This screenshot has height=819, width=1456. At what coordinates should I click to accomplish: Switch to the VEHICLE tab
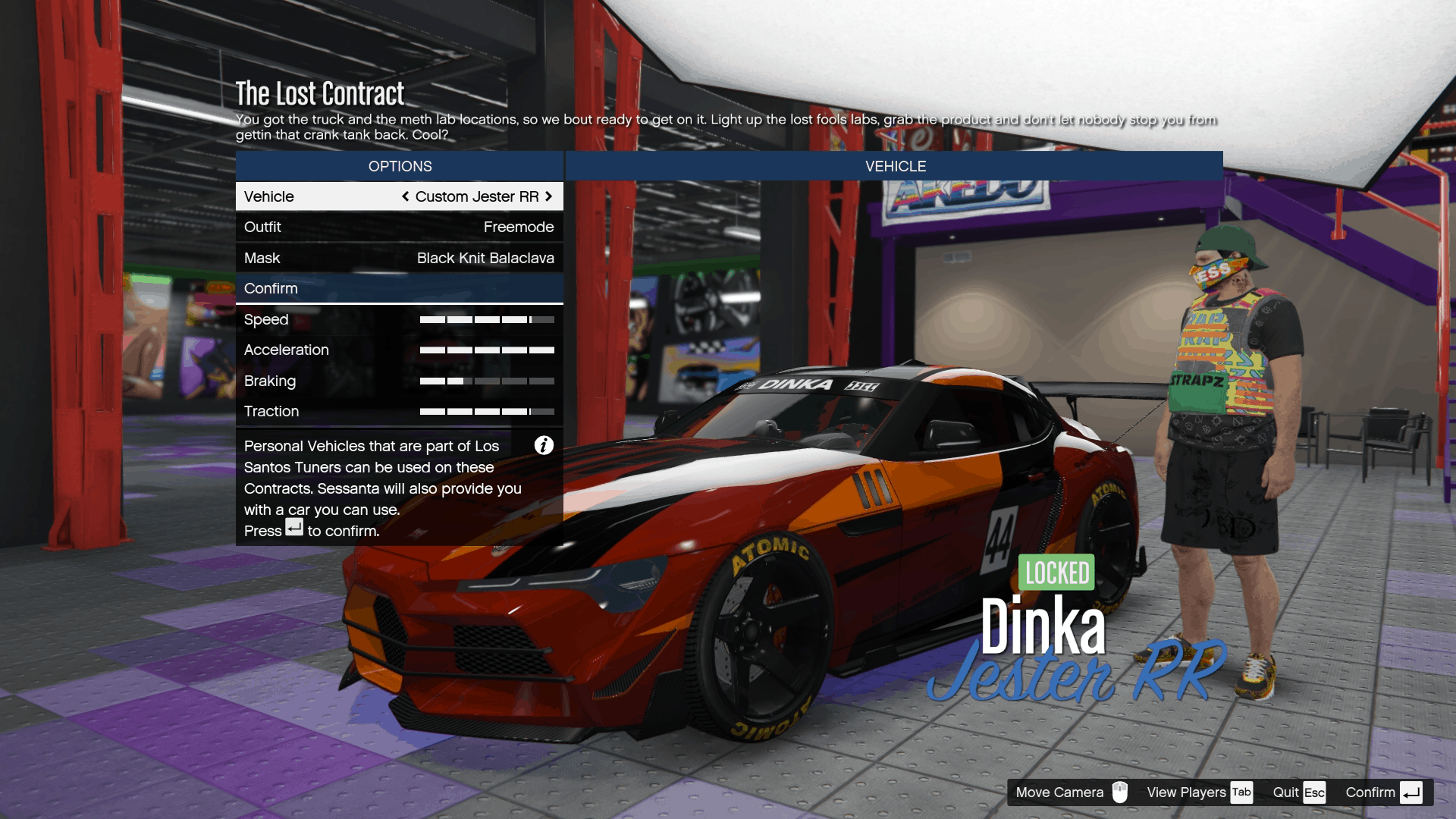(x=895, y=166)
